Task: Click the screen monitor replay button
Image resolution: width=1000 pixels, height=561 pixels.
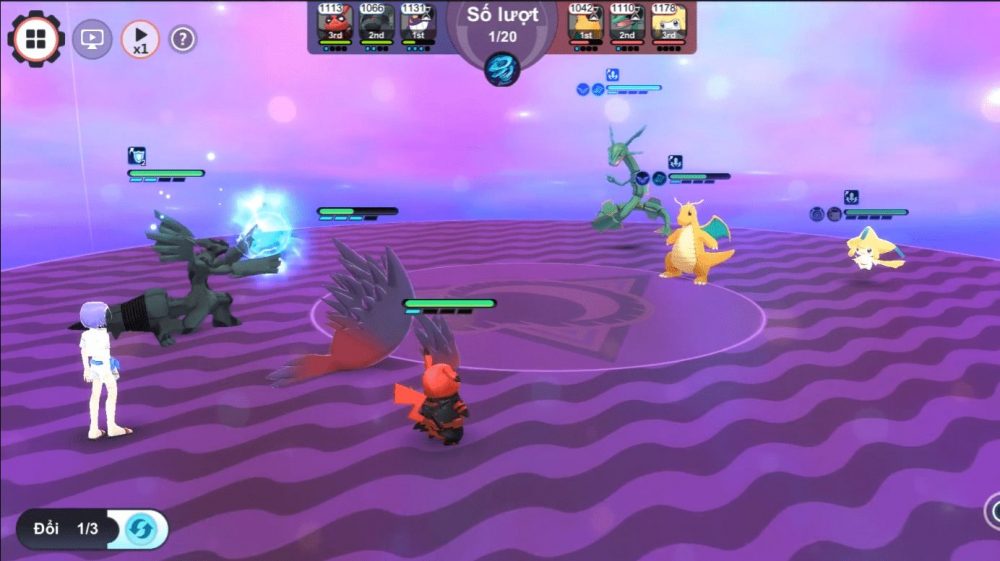Action: (92, 39)
